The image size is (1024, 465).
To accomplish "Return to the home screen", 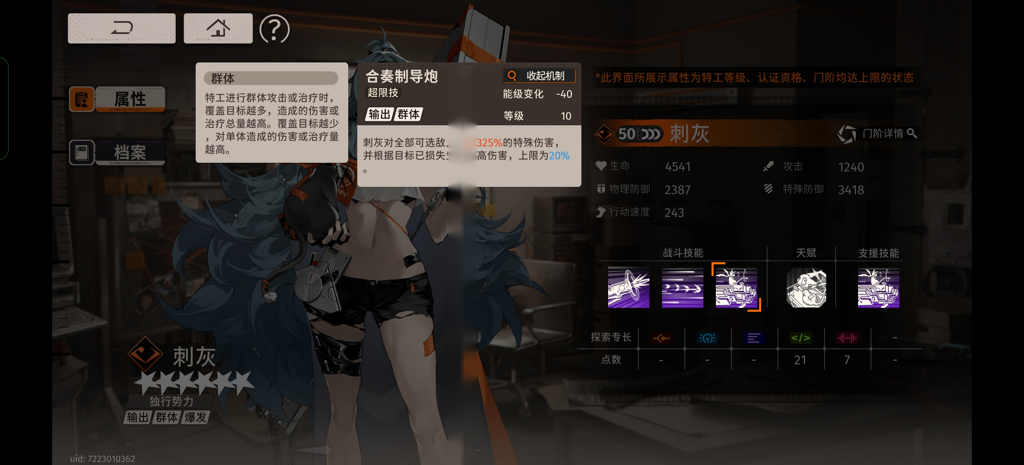I will coord(218,28).
